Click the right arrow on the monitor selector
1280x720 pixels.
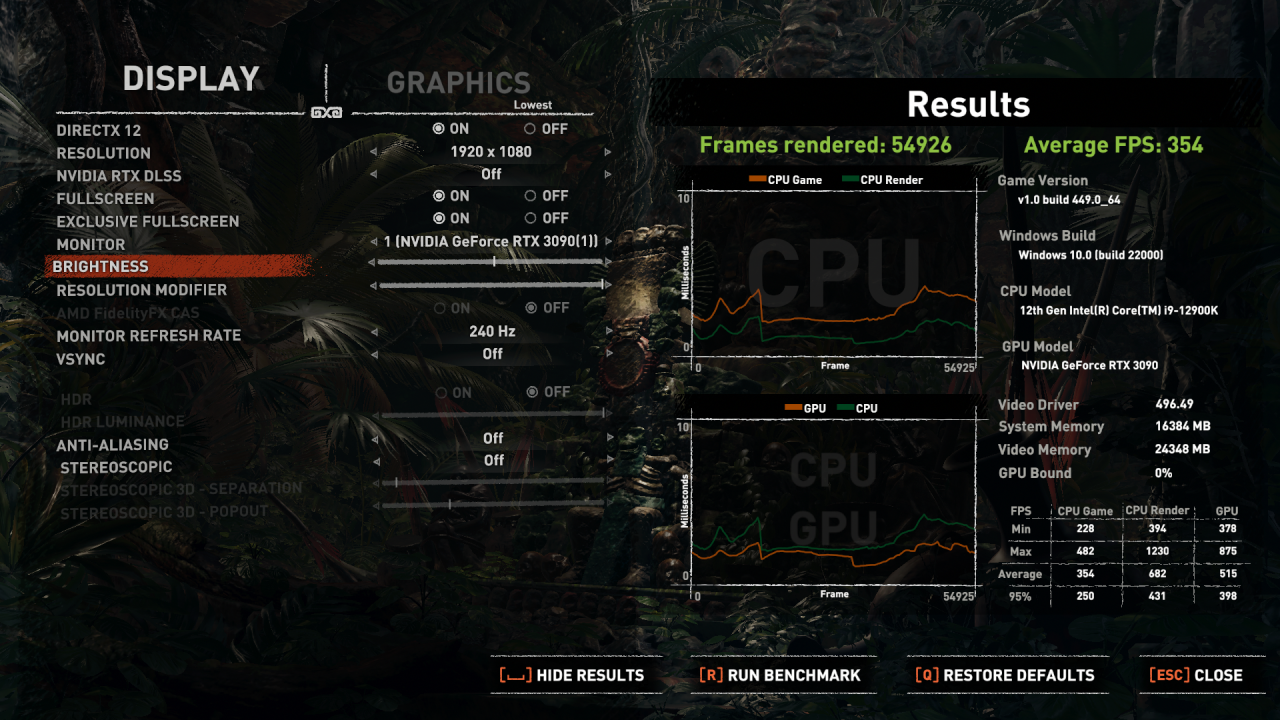click(608, 240)
